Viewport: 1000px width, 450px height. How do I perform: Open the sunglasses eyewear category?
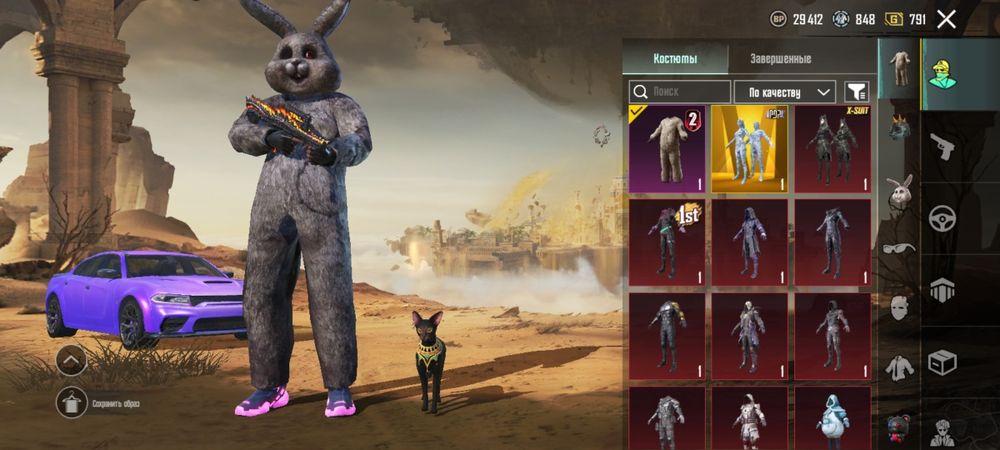point(900,248)
